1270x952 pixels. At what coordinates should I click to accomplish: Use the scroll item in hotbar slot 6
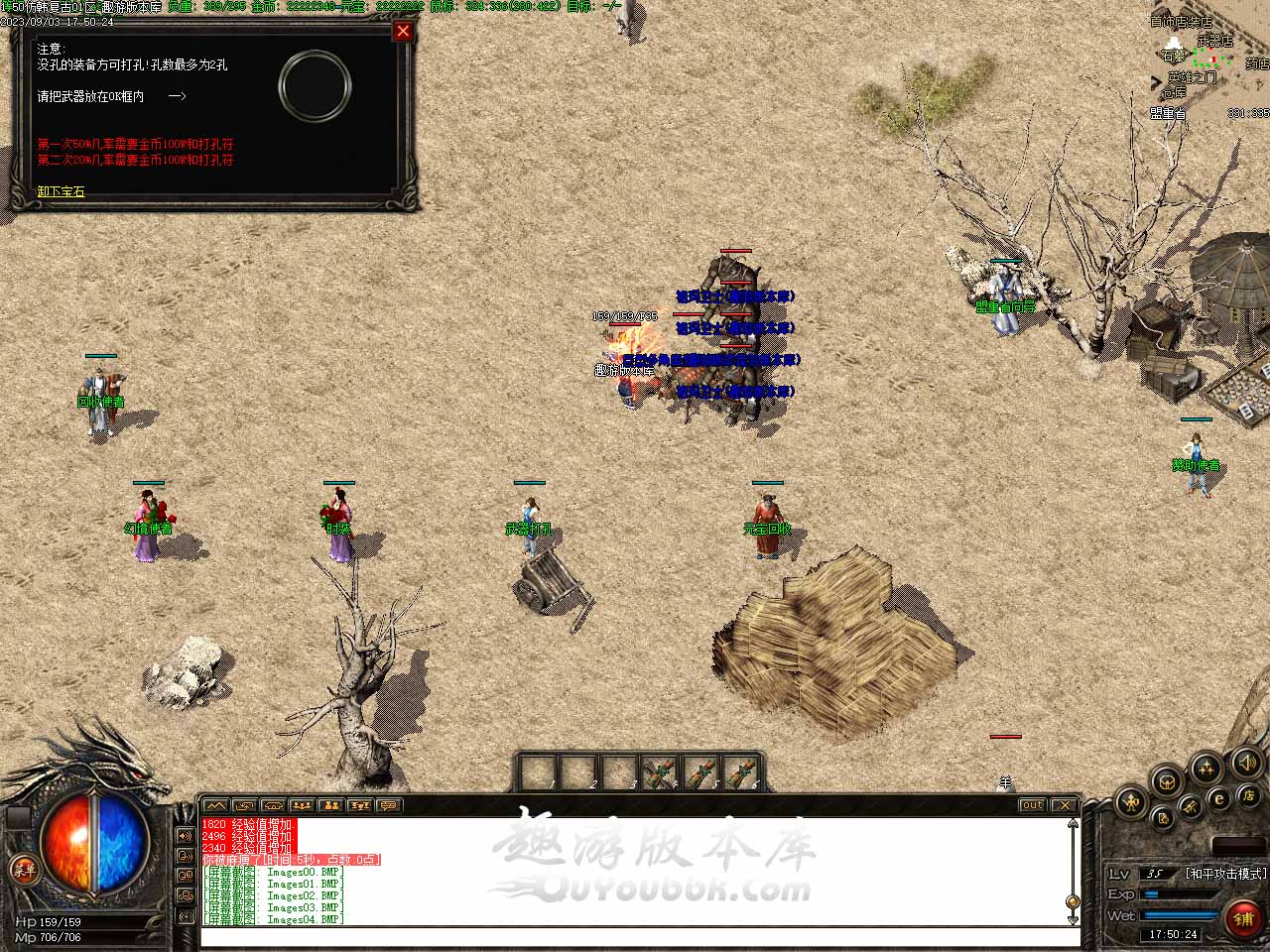(741, 773)
